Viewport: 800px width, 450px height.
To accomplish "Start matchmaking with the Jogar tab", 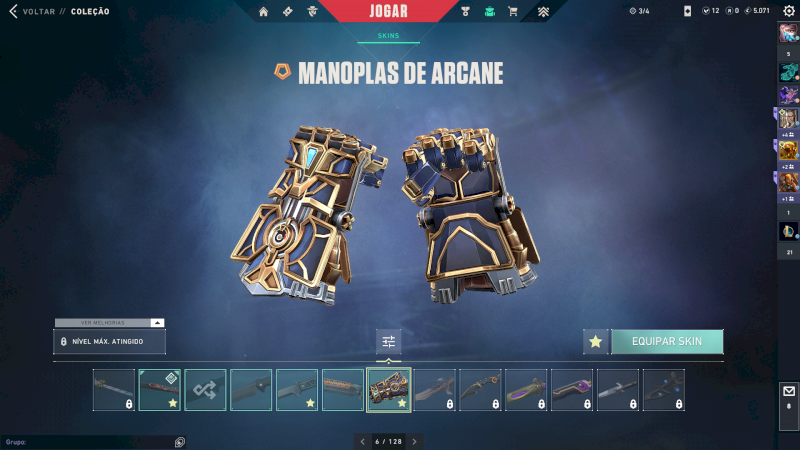I will [x=388, y=11].
